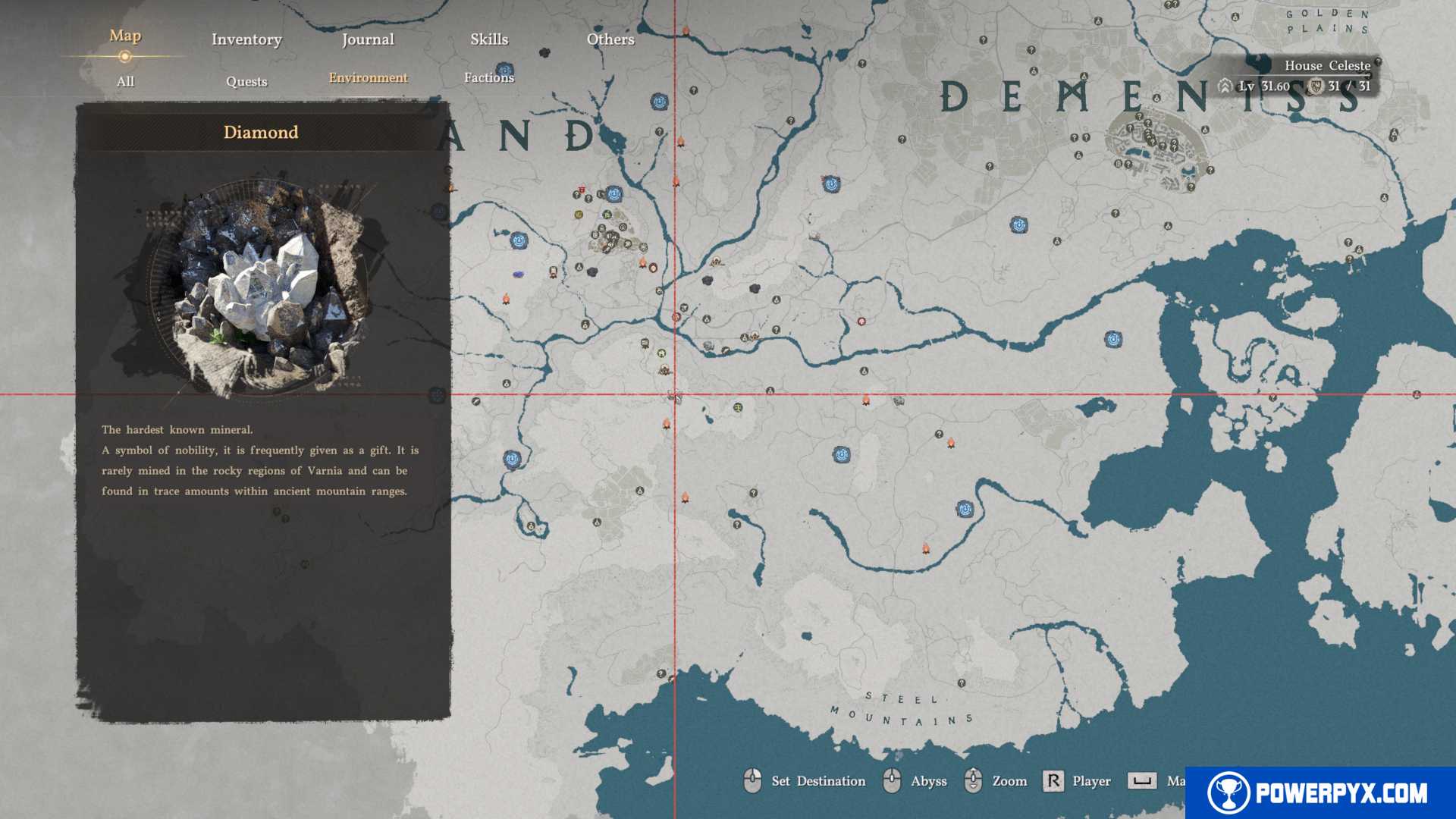Show All map filter
This screenshot has height=819, width=1456.
click(125, 81)
